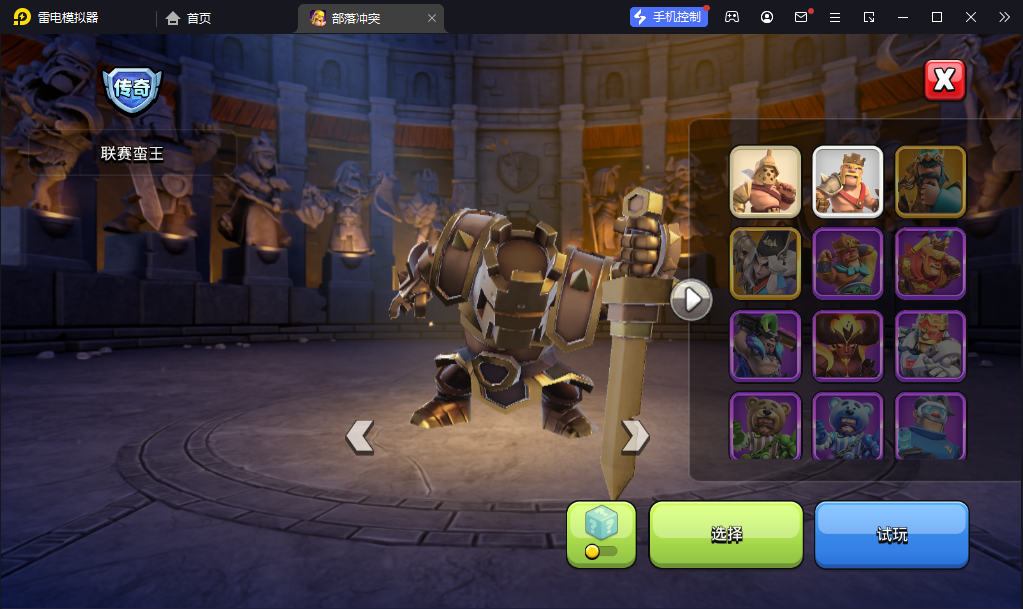Close the skin preview with the red X

945,80
